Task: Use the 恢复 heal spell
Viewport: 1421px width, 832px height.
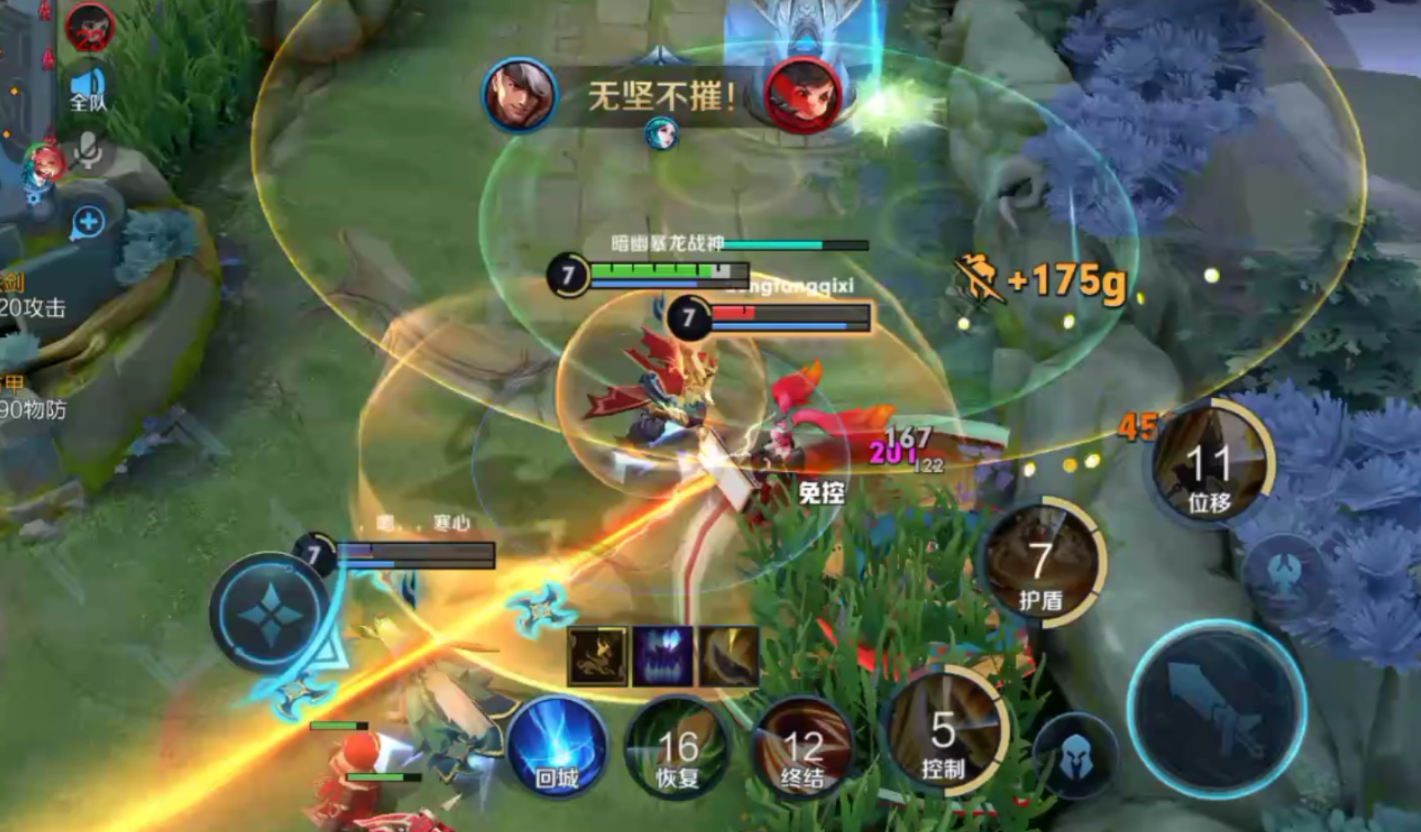Action: point(677,748)
